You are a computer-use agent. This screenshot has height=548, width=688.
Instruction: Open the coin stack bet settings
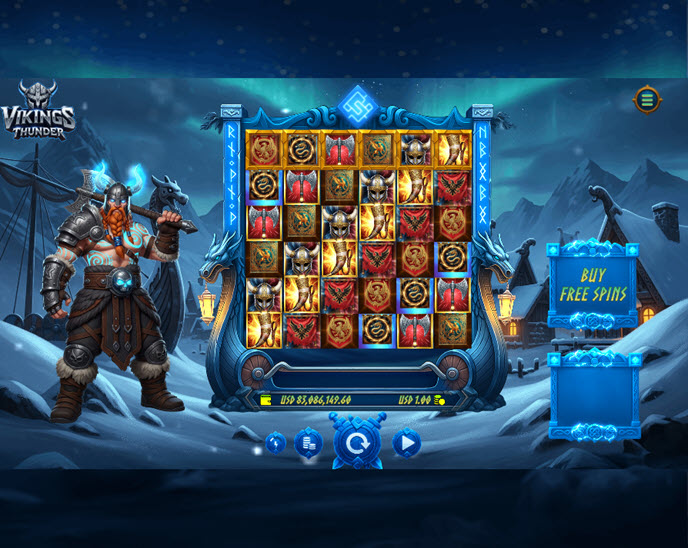(x=308, y=443)
